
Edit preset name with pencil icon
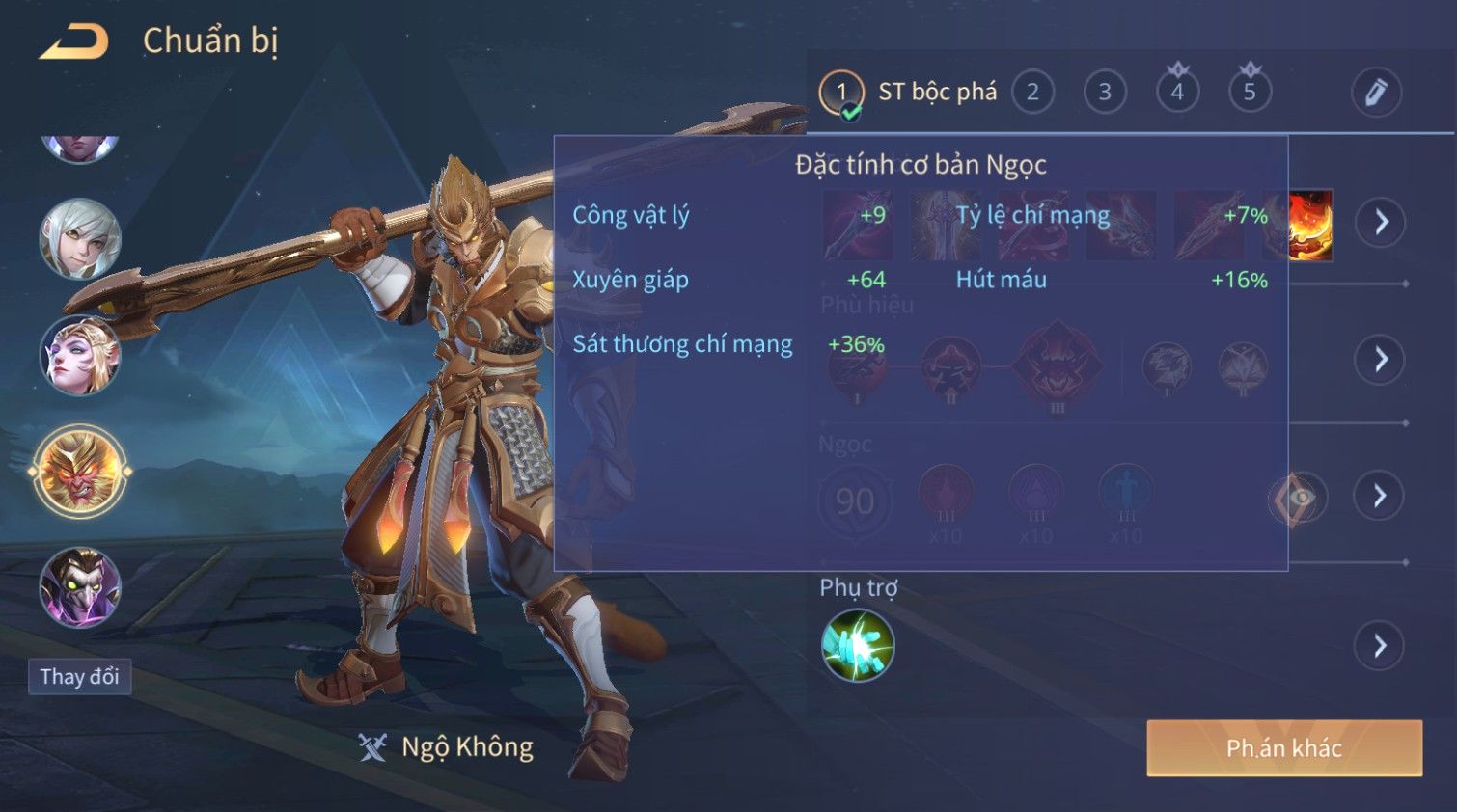(x=1375, y=93)
